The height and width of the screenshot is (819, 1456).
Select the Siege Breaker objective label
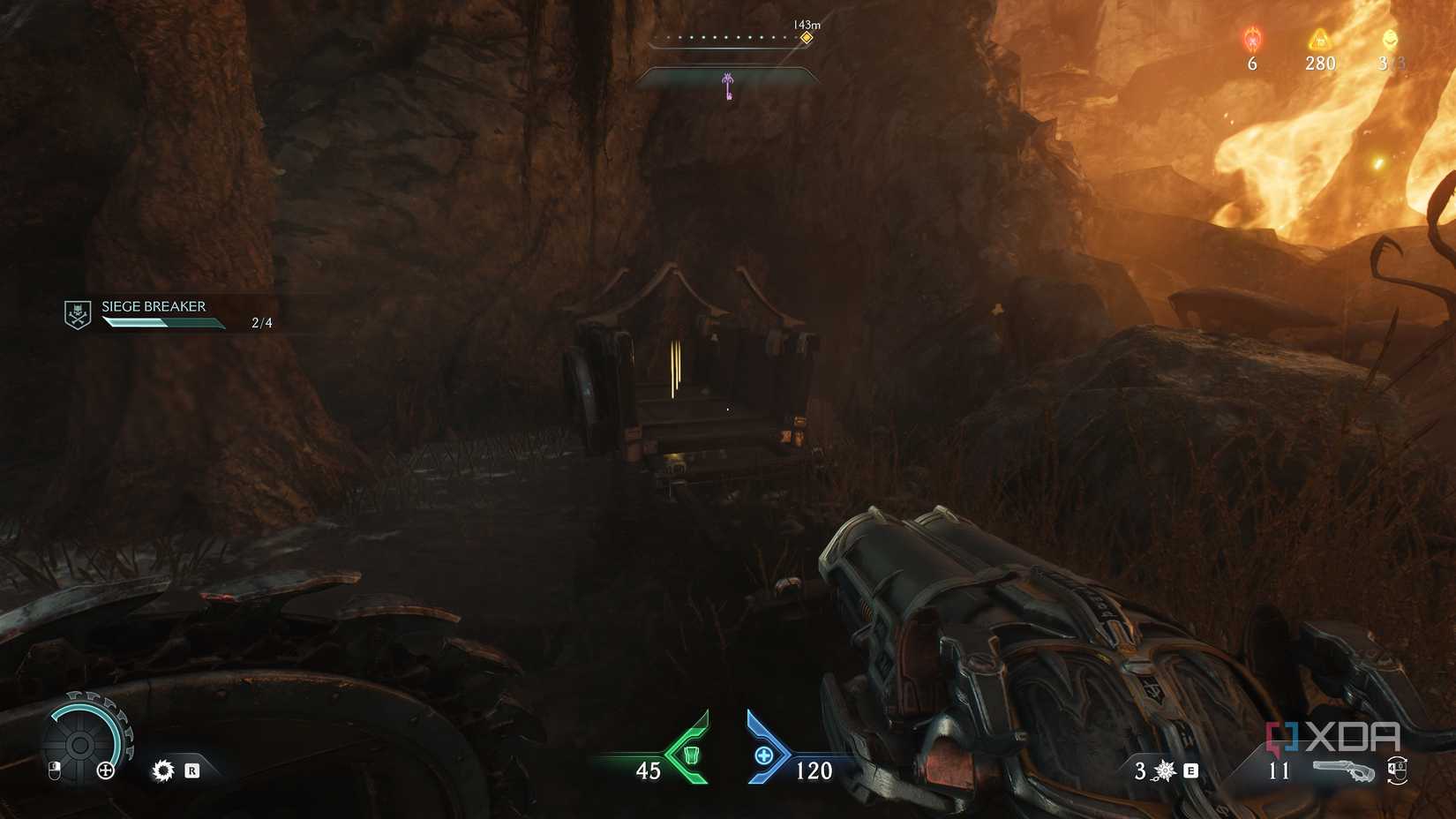point(152,306)
